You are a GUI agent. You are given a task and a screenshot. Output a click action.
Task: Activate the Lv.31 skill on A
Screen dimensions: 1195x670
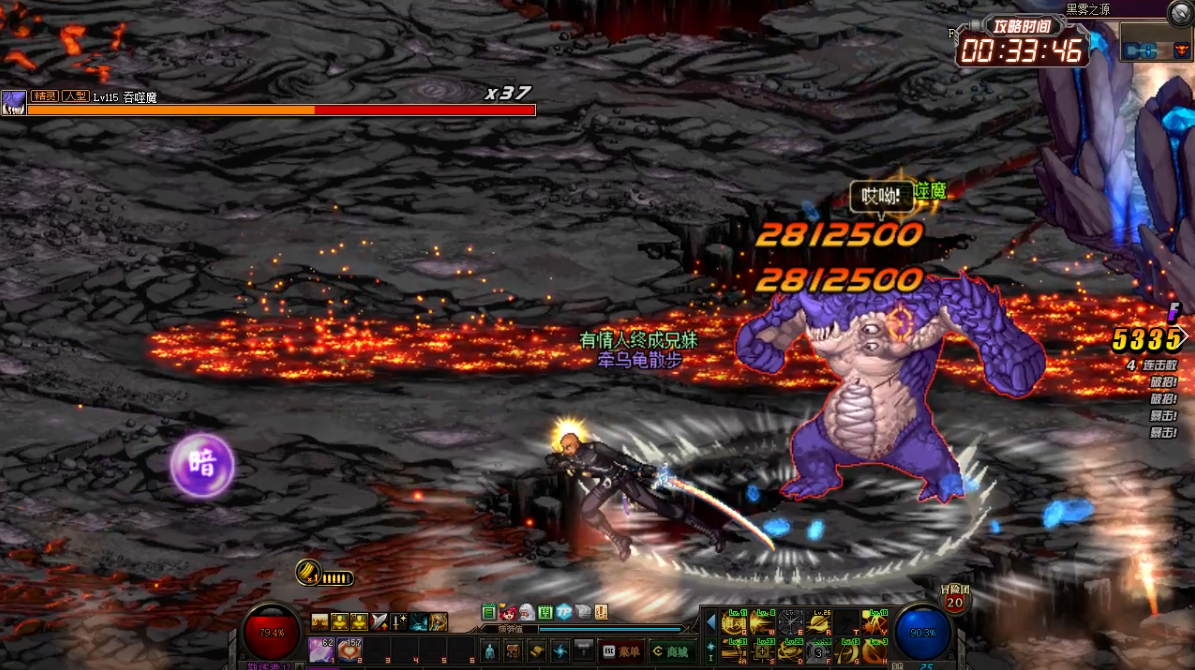[736, 650]
